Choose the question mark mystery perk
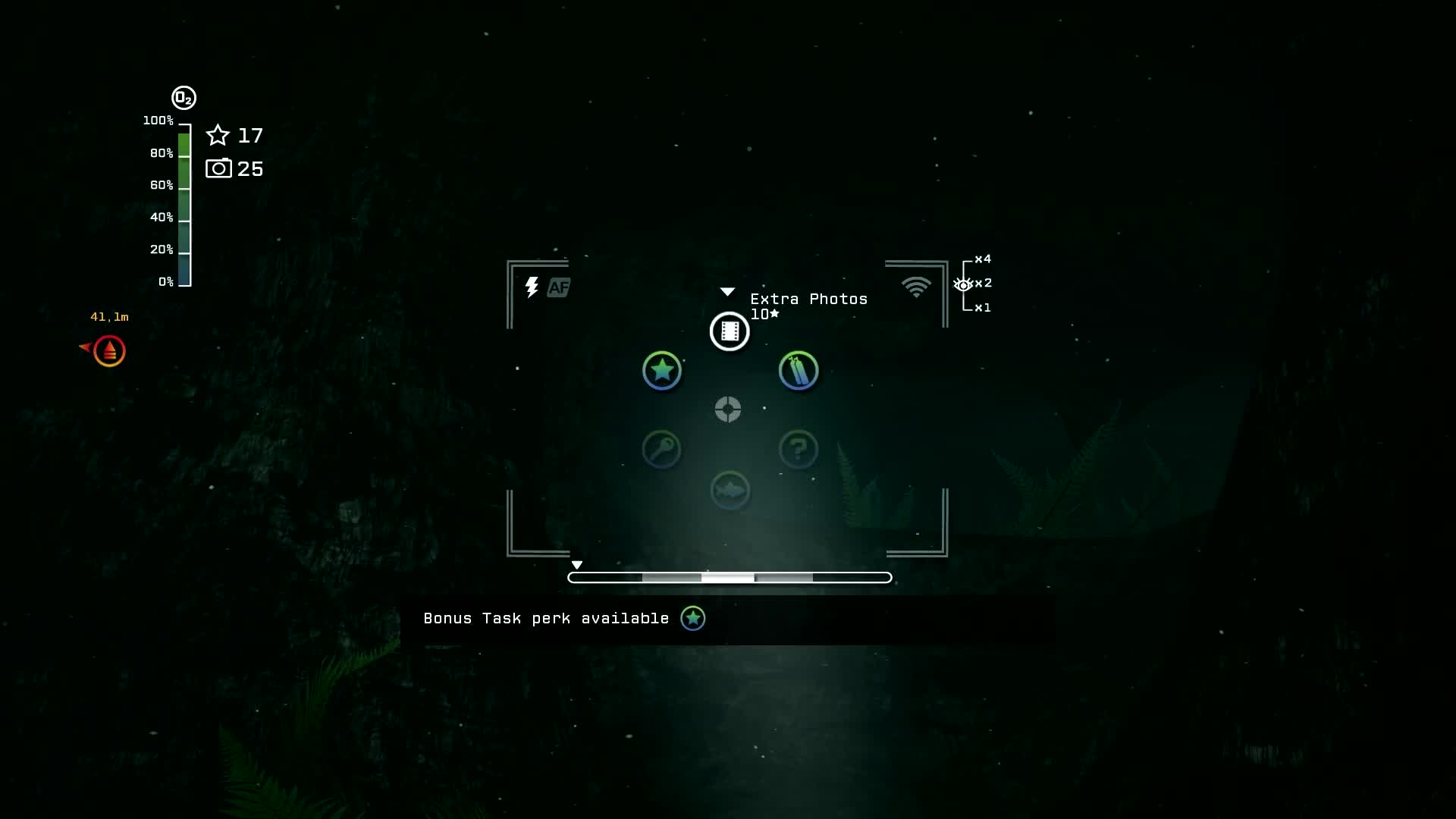The image size is (1456, 819). pyautogui.click(x=798, y=450)
